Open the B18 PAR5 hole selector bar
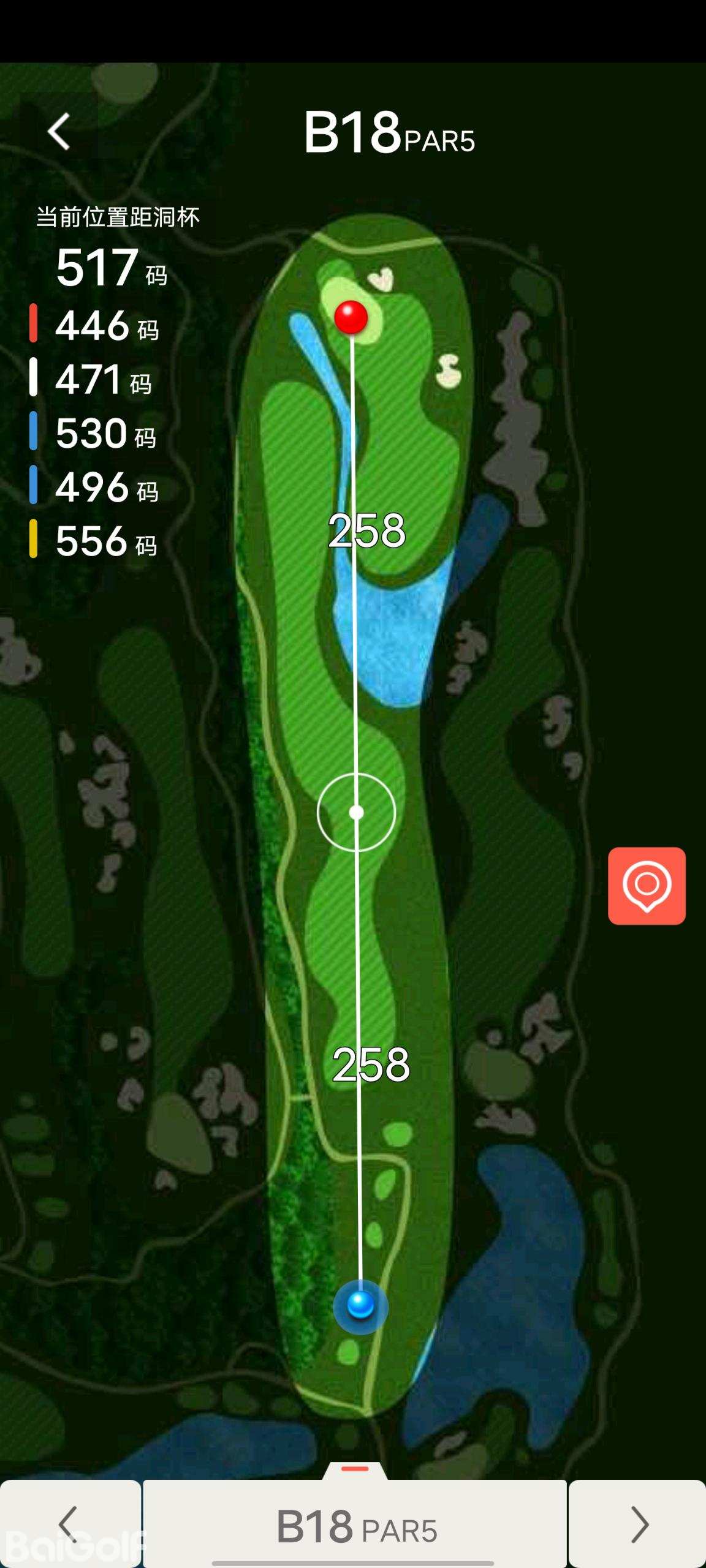The width and height of the screenshot is (706, 1568). click(355, 1525)
